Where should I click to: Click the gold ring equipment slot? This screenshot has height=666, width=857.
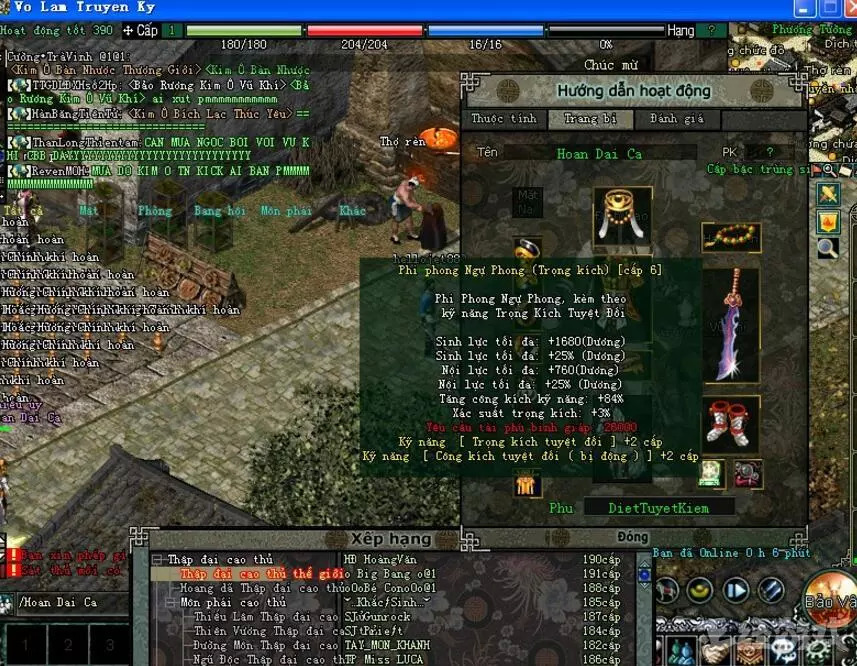click(x=527, y=250)
